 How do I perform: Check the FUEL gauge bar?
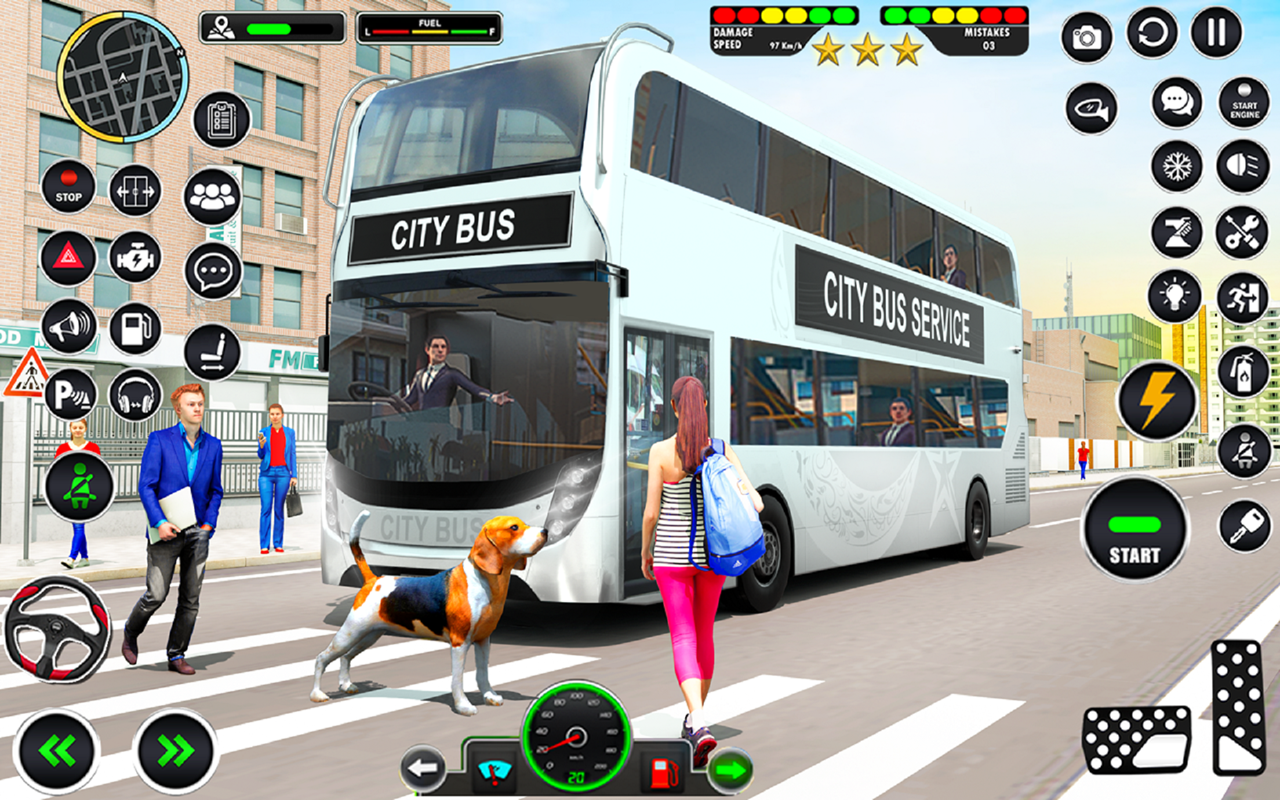tap(428, 25)
